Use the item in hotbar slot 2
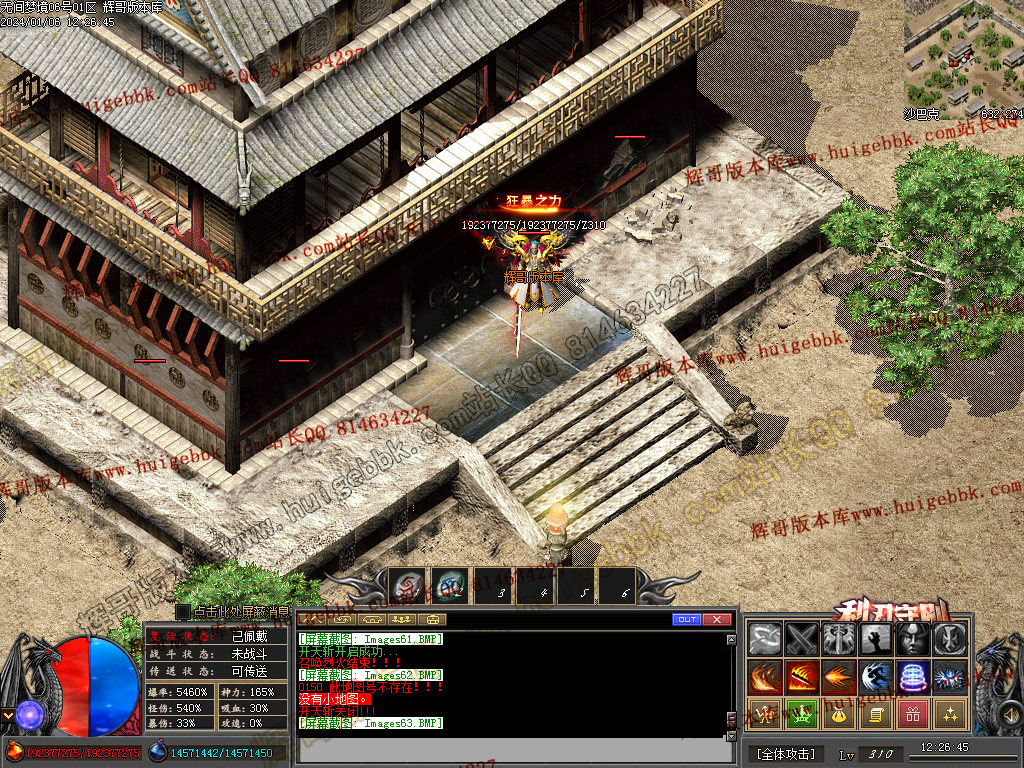The width and height of the screenshot is (1024, 768). pos(449,586)
